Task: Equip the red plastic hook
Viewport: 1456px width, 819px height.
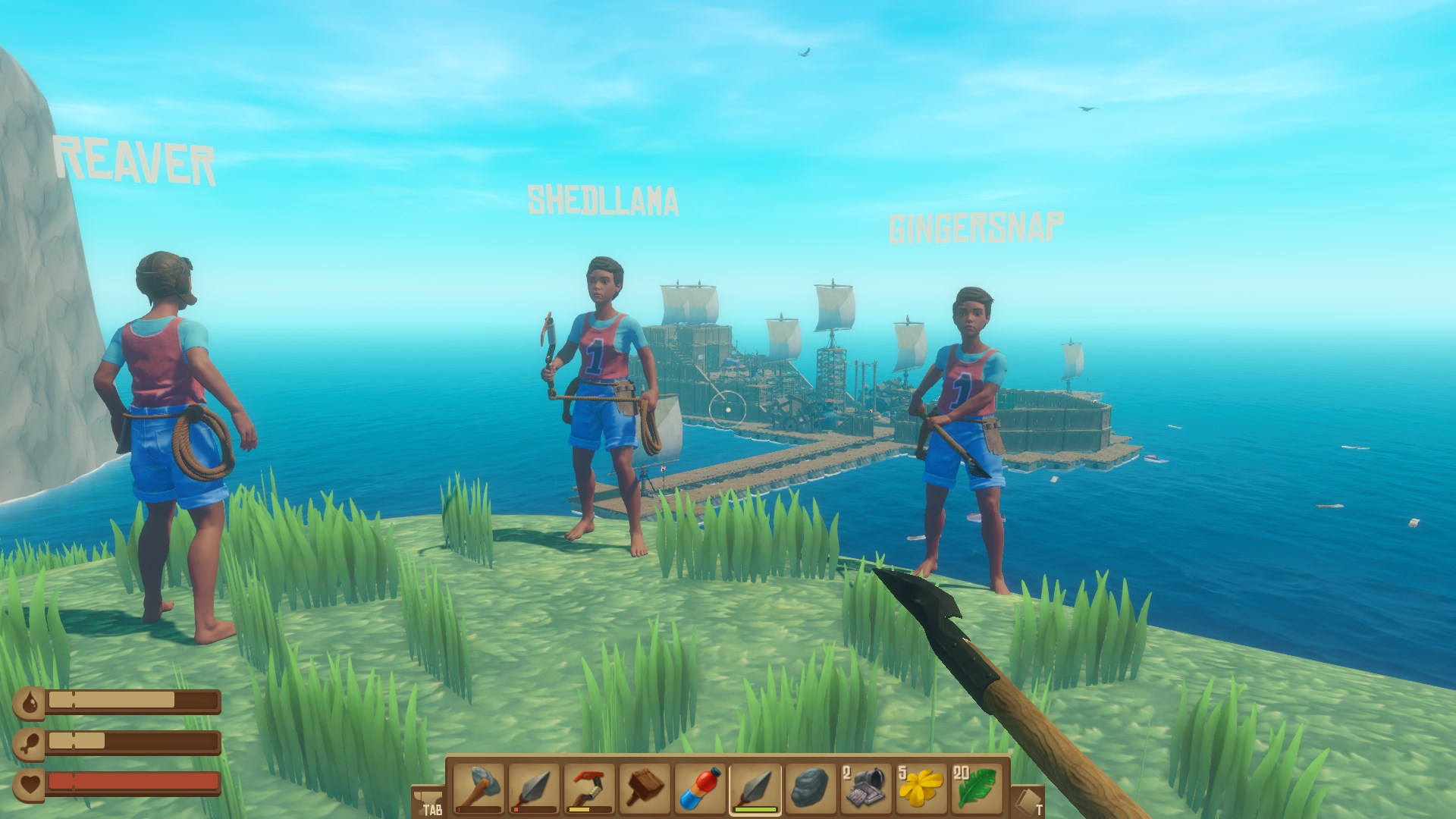Action: 588,787
